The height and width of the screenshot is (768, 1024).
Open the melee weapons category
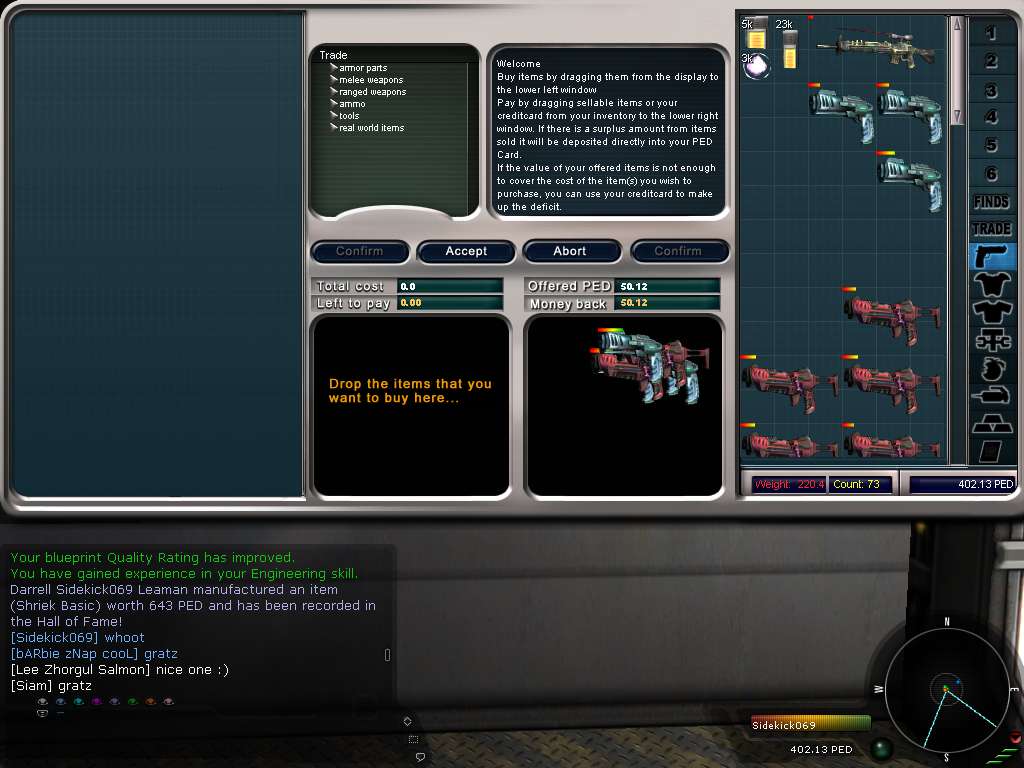click(x=370, y=80)
